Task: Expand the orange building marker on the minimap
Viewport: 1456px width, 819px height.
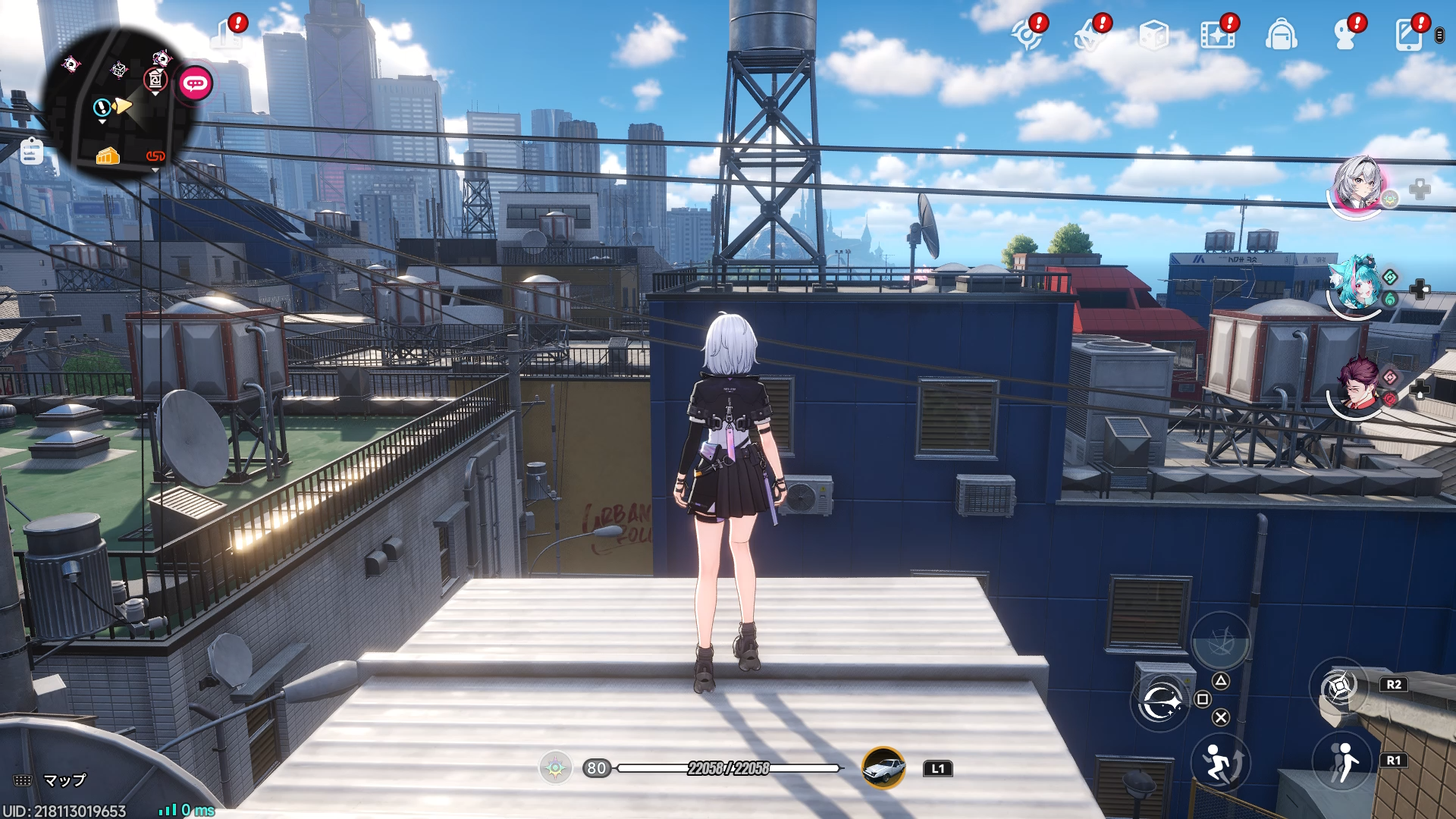Action: coord(107,157)
